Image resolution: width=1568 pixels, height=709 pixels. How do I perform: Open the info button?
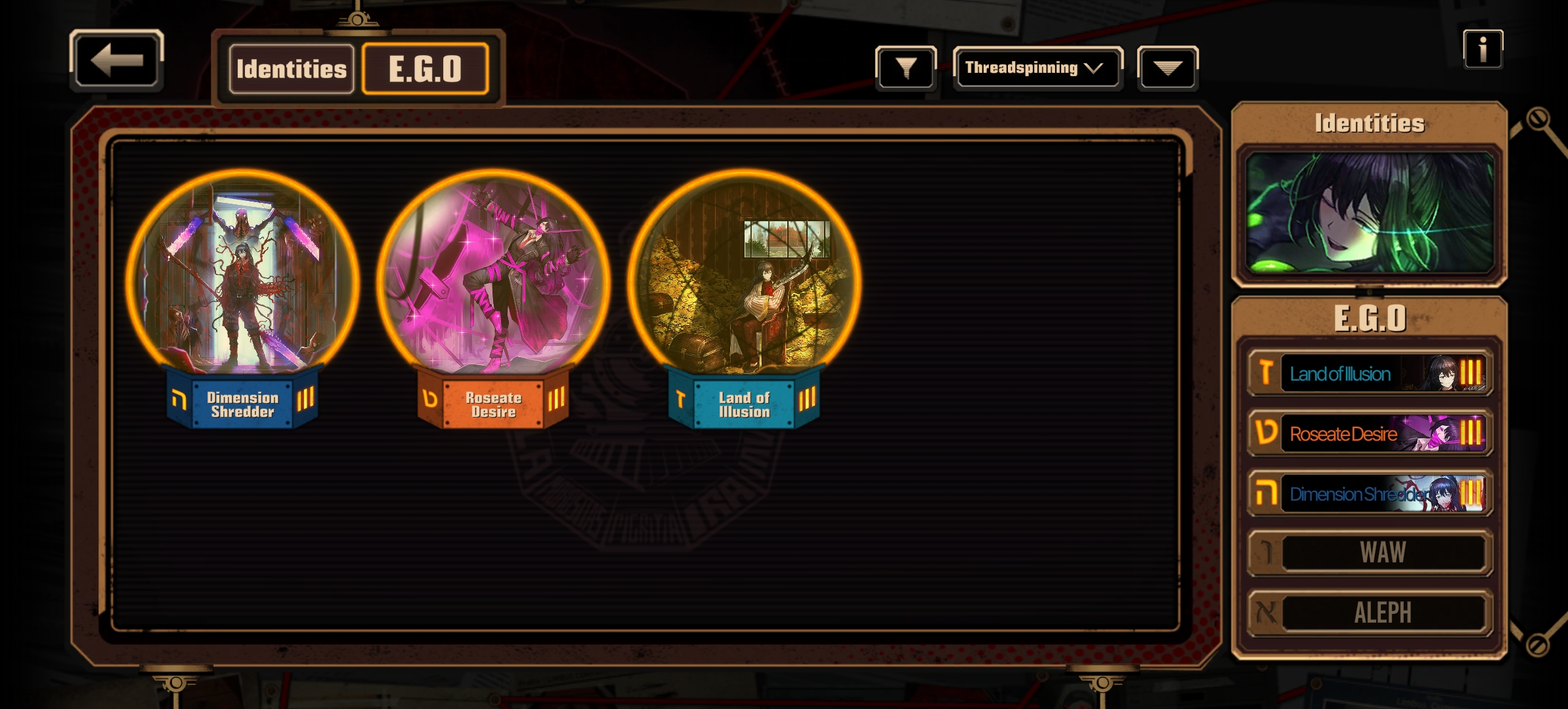(x=1482, y=49)
